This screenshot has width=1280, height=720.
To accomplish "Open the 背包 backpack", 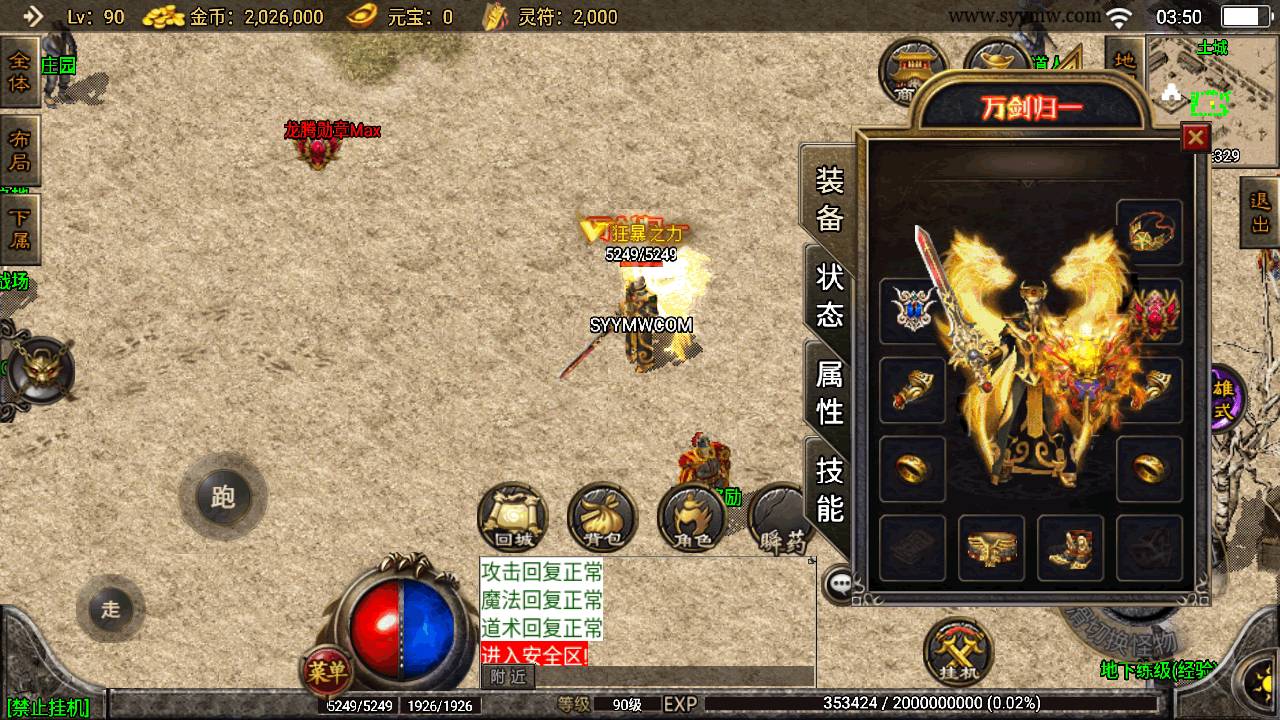I will point(602,517).
